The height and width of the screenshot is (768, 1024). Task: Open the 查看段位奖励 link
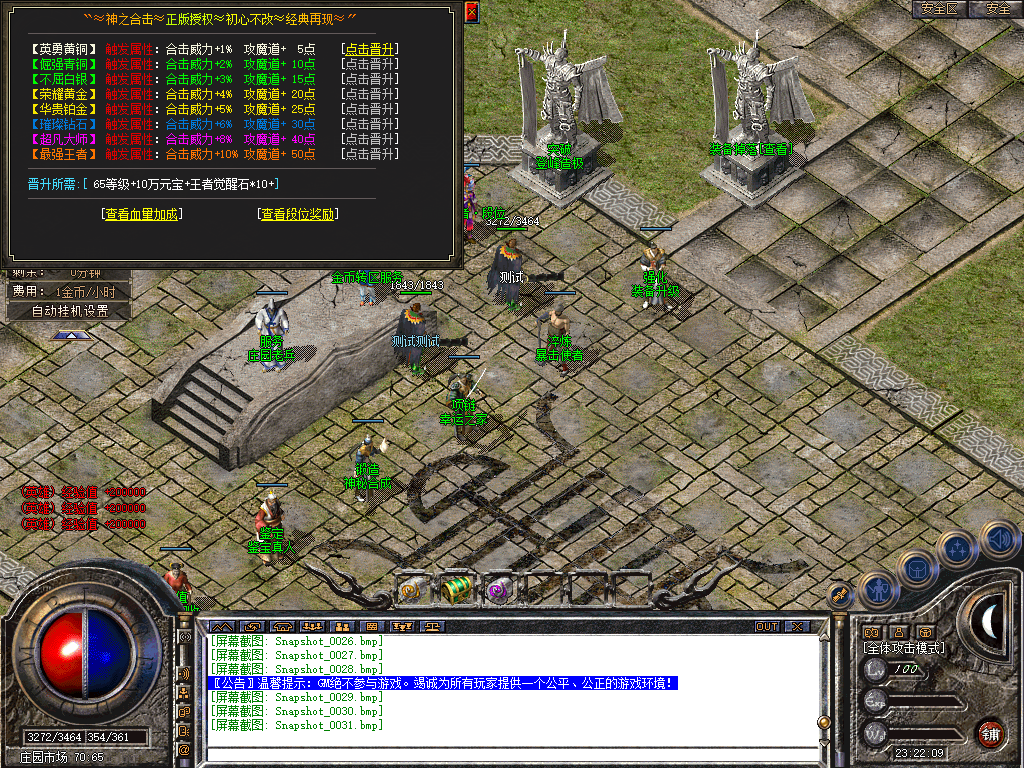pos(298,214)
